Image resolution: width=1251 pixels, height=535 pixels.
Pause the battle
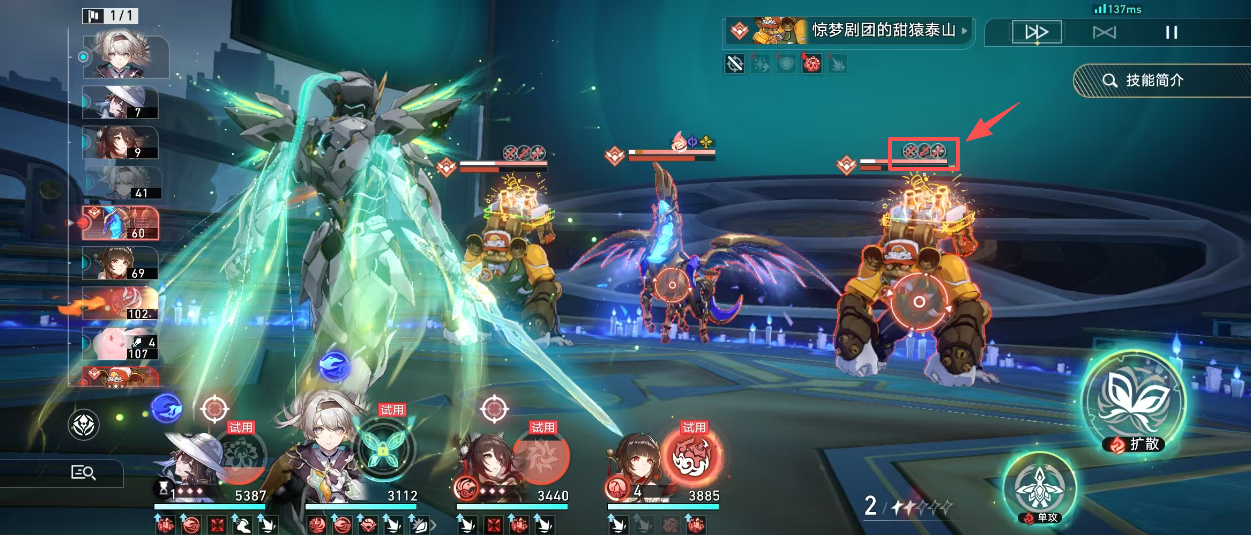coord(1171,32)
